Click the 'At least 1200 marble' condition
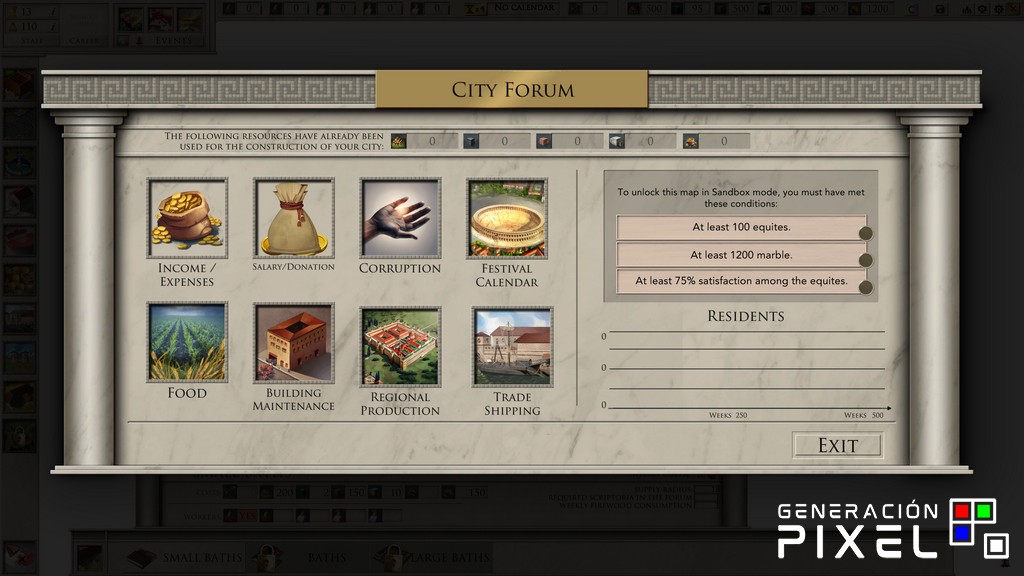Screen dimensions: 1024x576 click(741, 255)
